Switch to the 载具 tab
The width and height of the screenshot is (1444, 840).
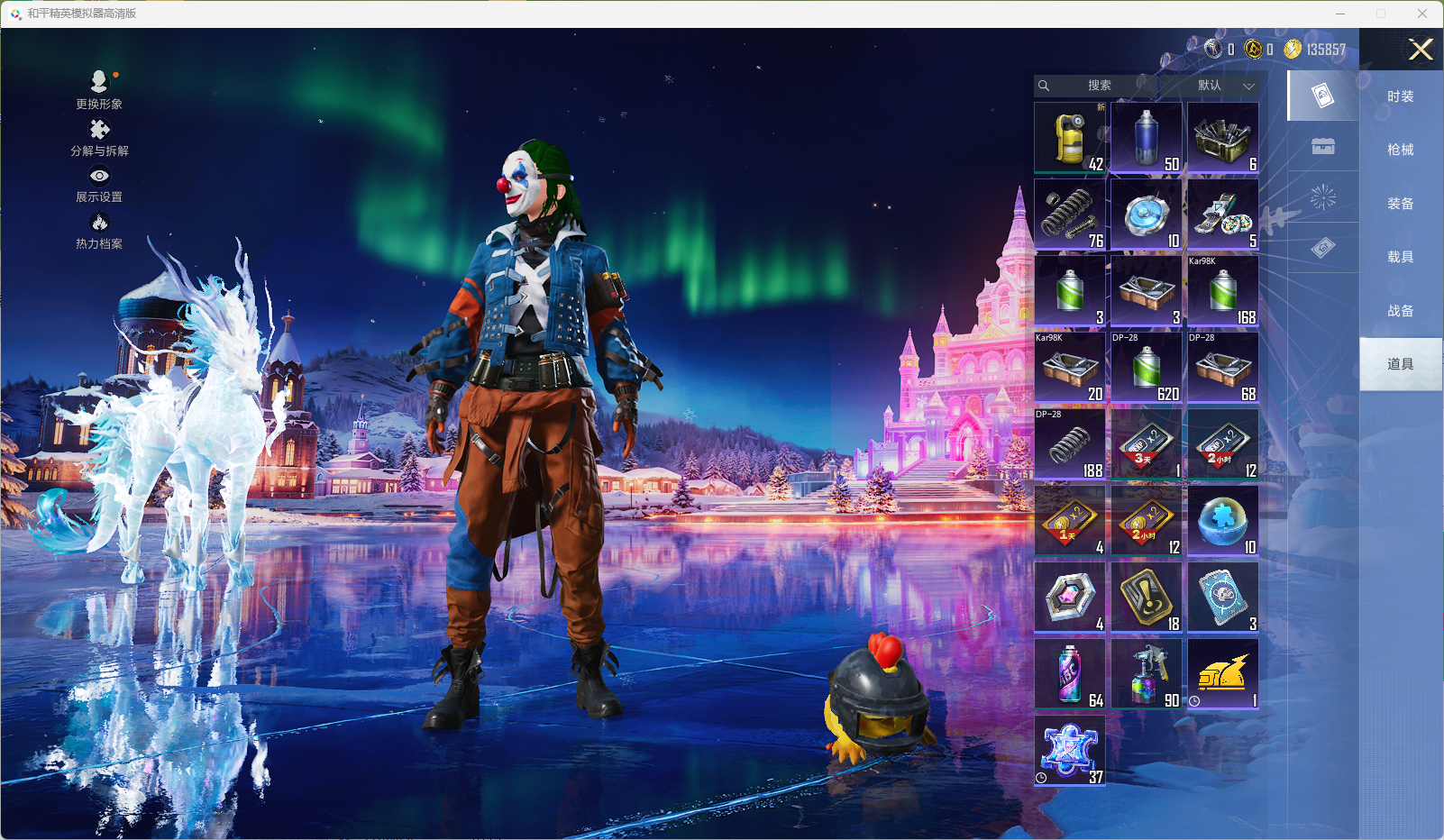1400,257
